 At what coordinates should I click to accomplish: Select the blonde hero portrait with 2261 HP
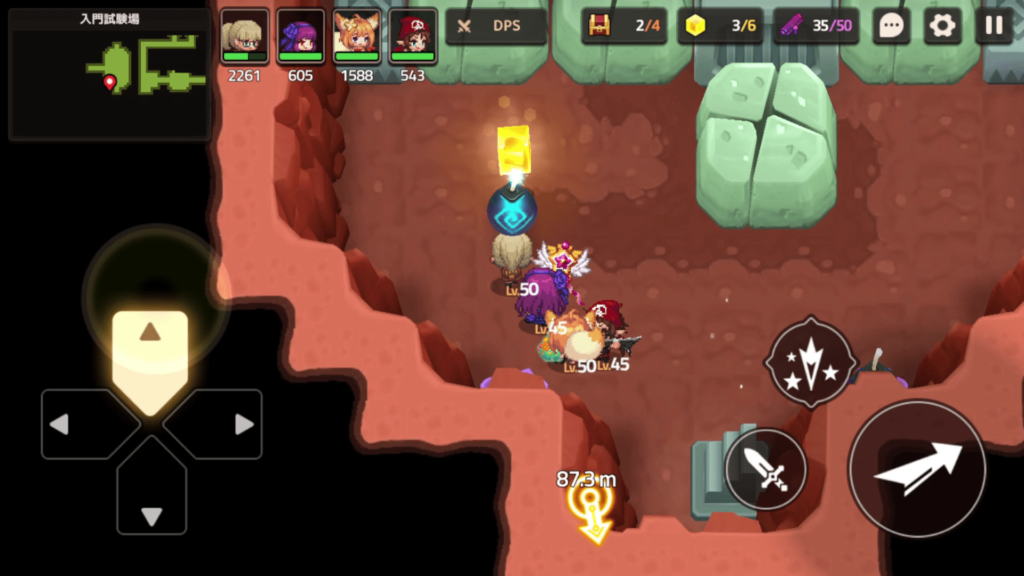click(245, 38)
